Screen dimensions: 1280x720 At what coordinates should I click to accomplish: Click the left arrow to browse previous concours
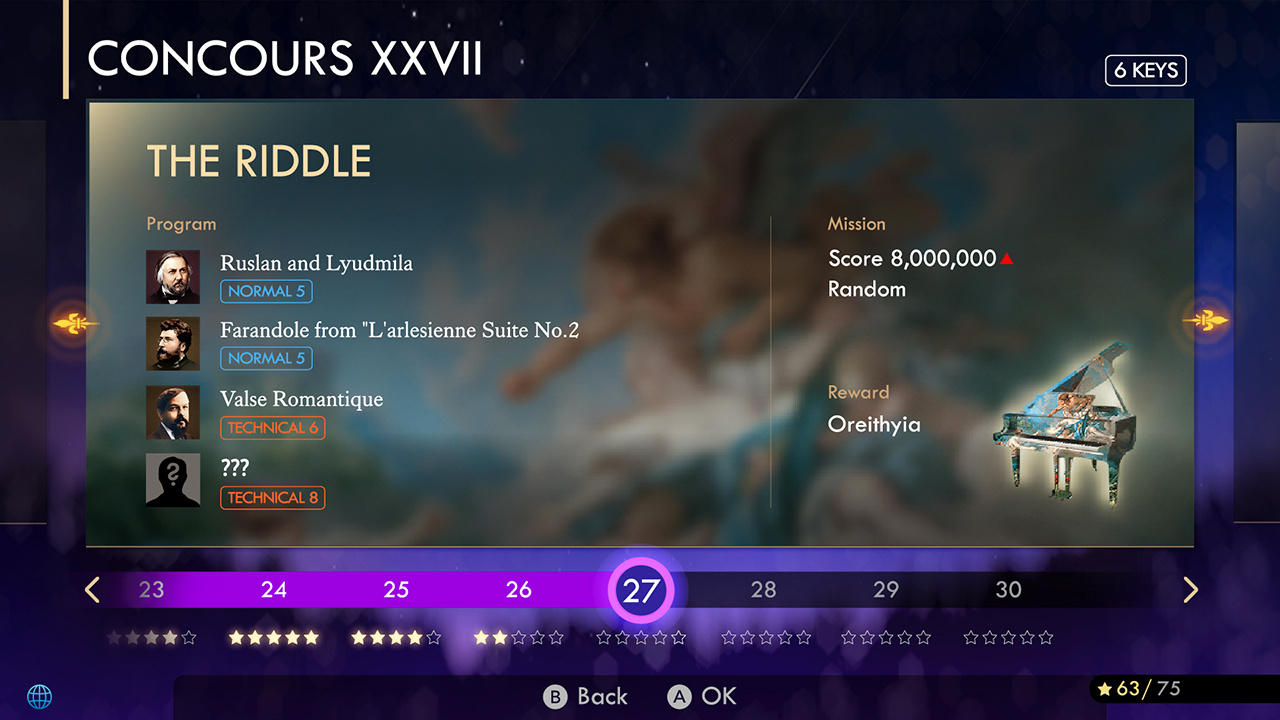point(91,589)
